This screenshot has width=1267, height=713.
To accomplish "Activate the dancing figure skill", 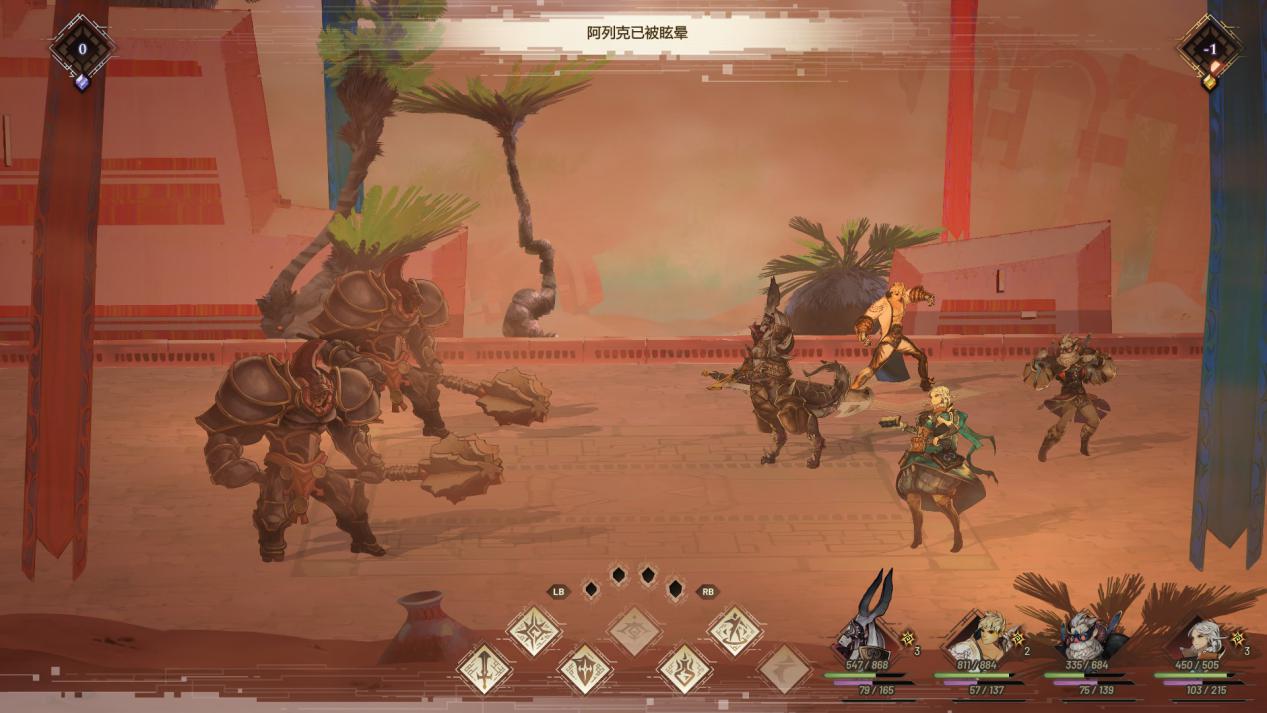I will pos(735,630).
